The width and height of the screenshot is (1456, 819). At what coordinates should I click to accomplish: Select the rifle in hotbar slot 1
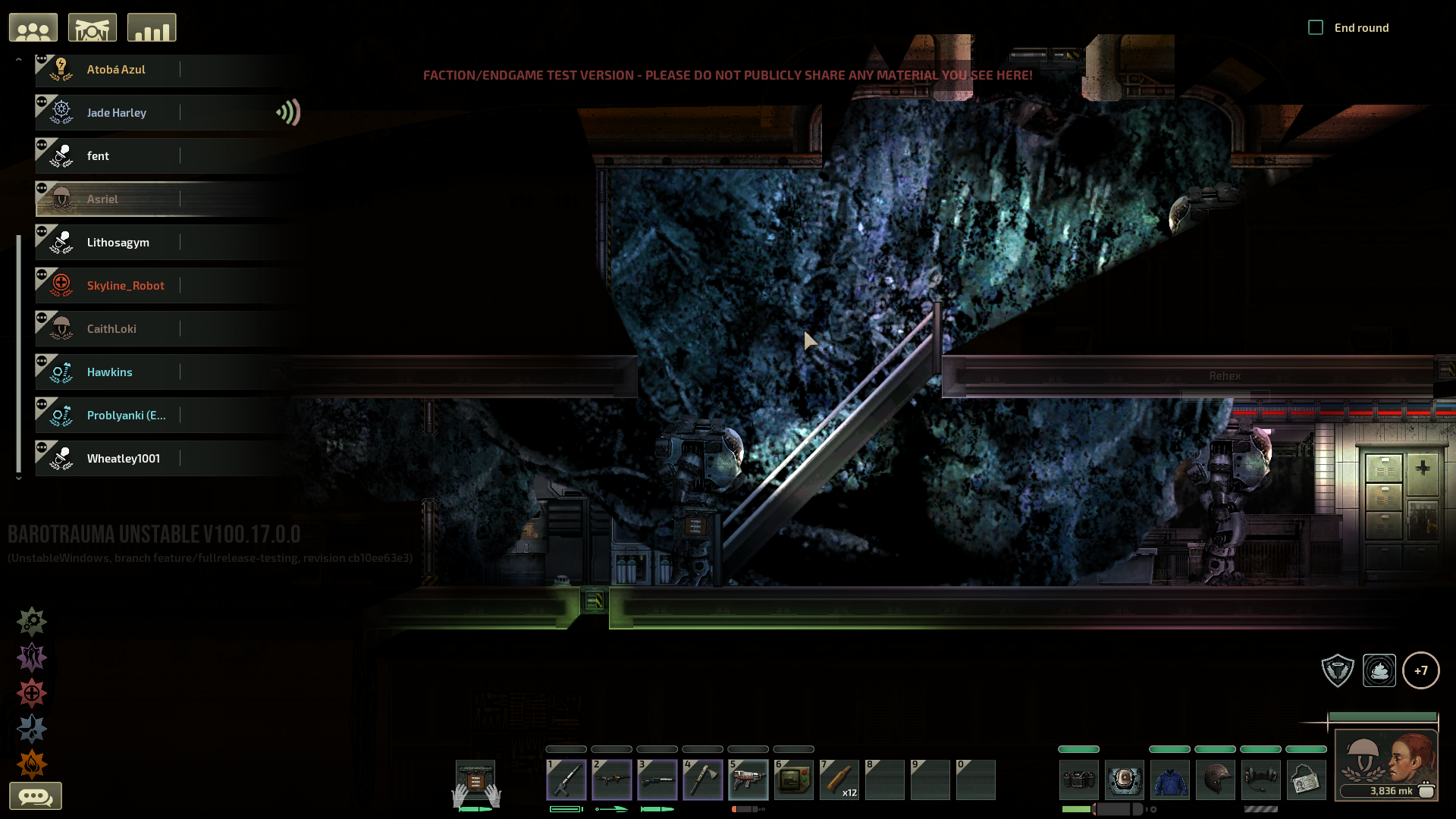tap(566, 780)
